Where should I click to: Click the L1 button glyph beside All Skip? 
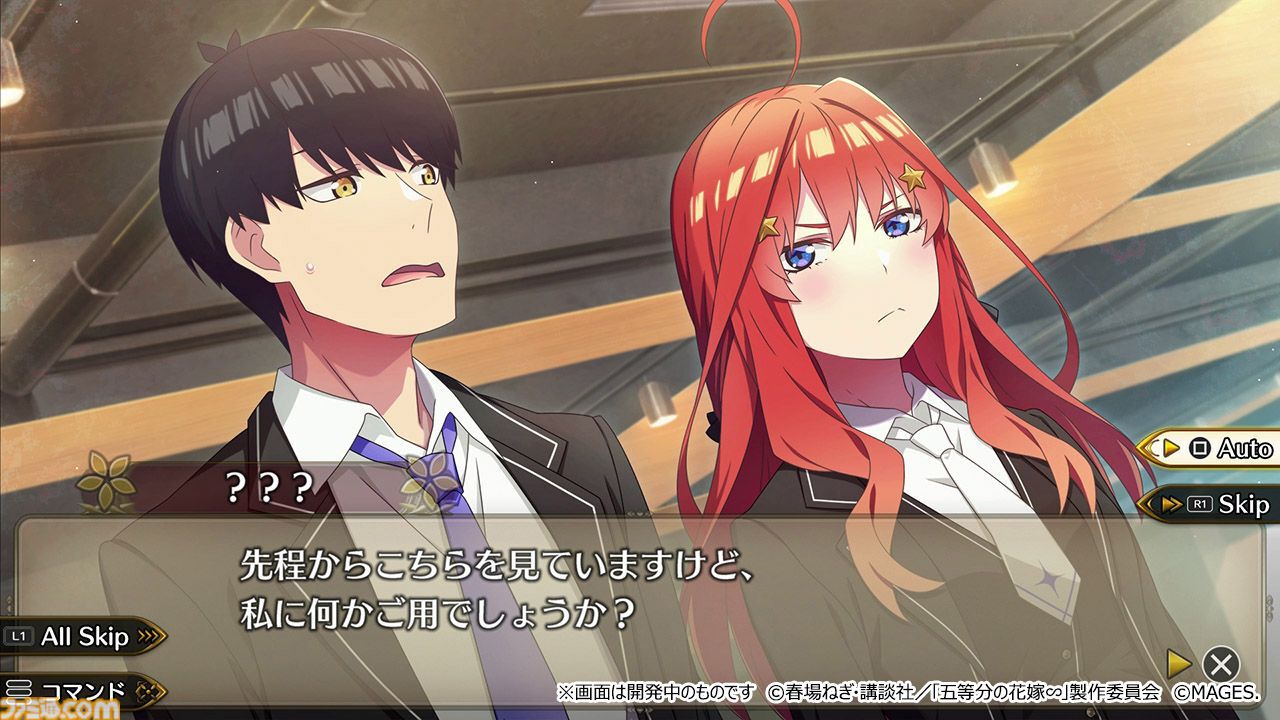pyautogui.click(x=17, y=635)
